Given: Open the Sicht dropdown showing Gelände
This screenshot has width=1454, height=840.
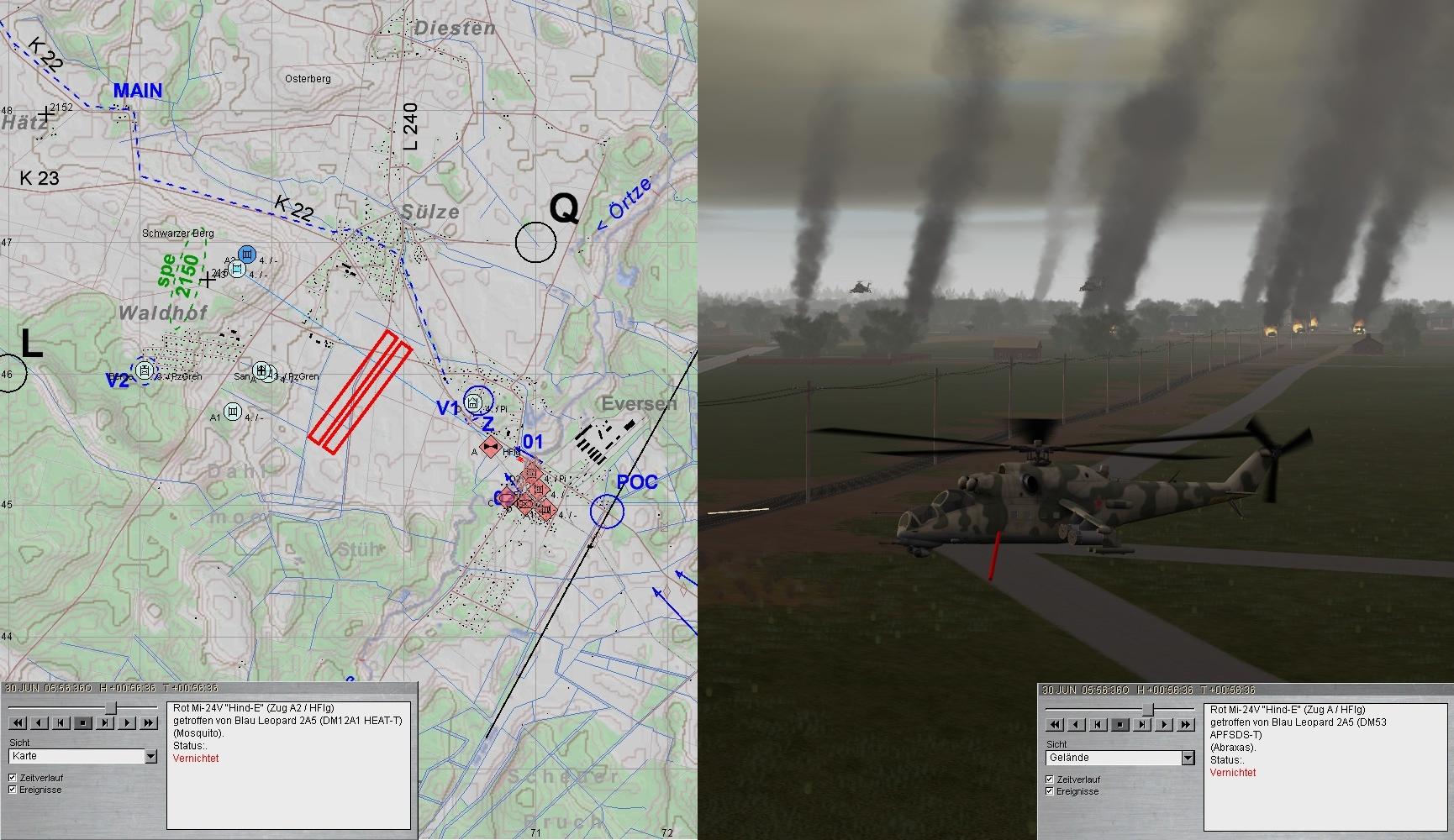Looking at the screenshot, I should [1188, 759].
